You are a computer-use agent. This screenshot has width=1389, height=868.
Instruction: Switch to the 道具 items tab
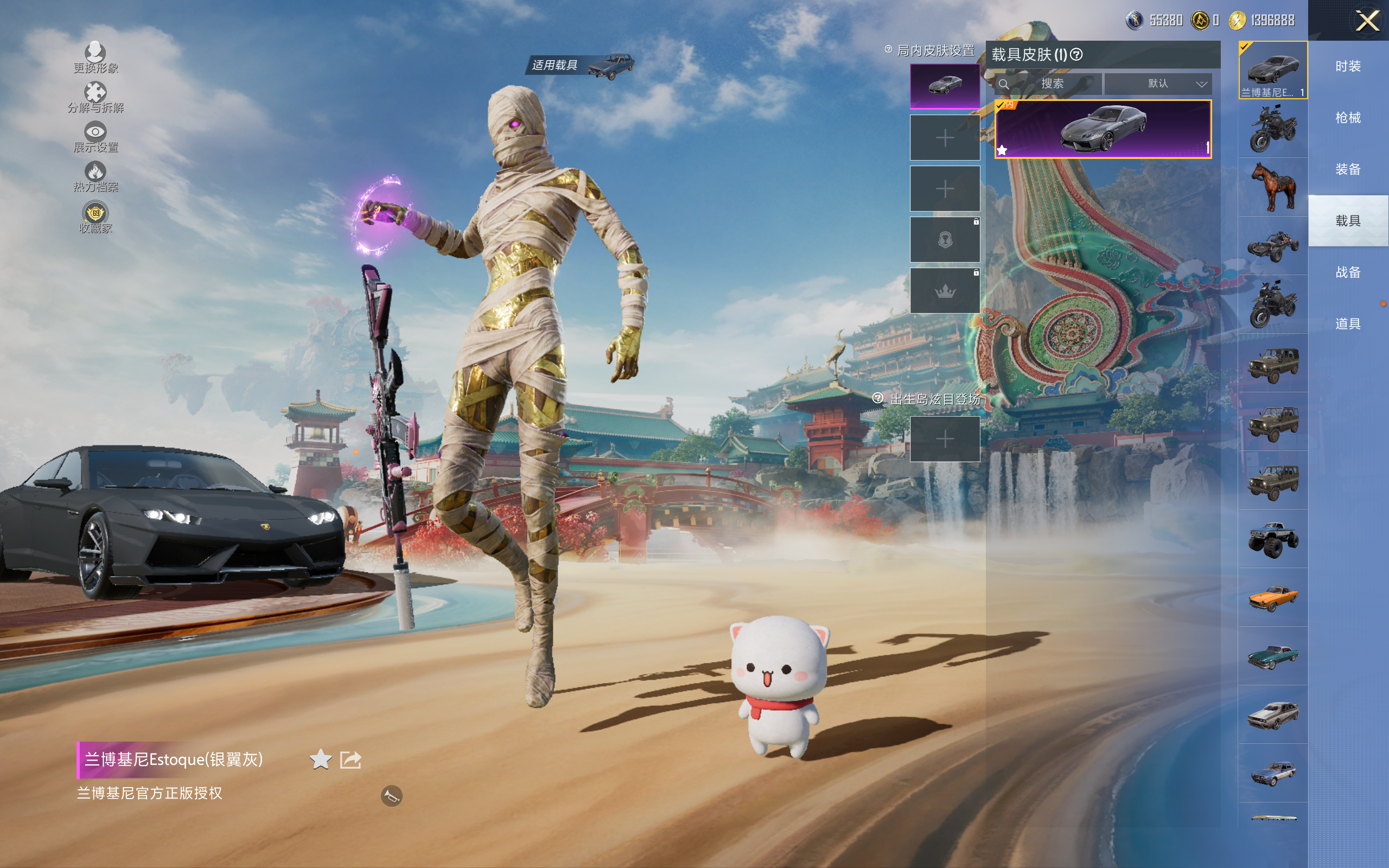point(1348,324)
